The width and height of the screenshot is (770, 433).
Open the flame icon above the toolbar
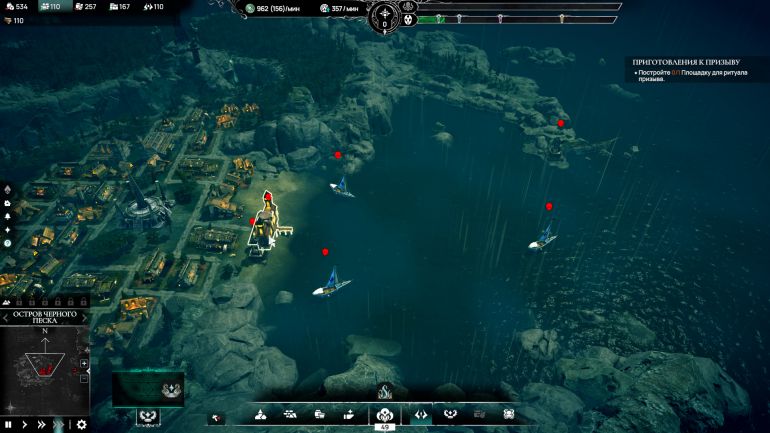[x=384, y=391]
